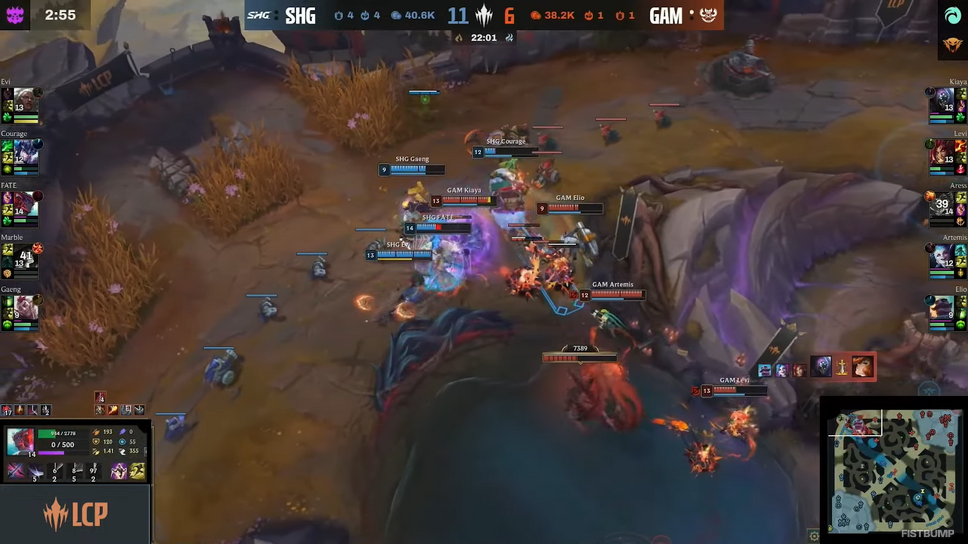This screenshot has width=968, height=544.
Task: Select Evi's player portrait
Action: click(25, 101)
